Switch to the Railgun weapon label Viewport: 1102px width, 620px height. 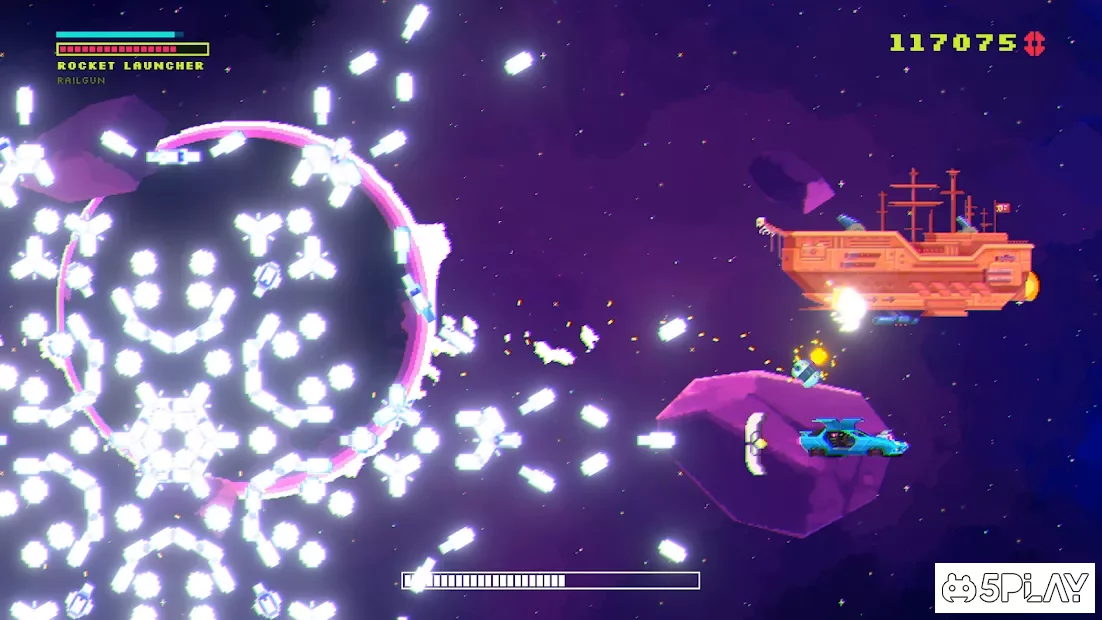click(81, 80)
